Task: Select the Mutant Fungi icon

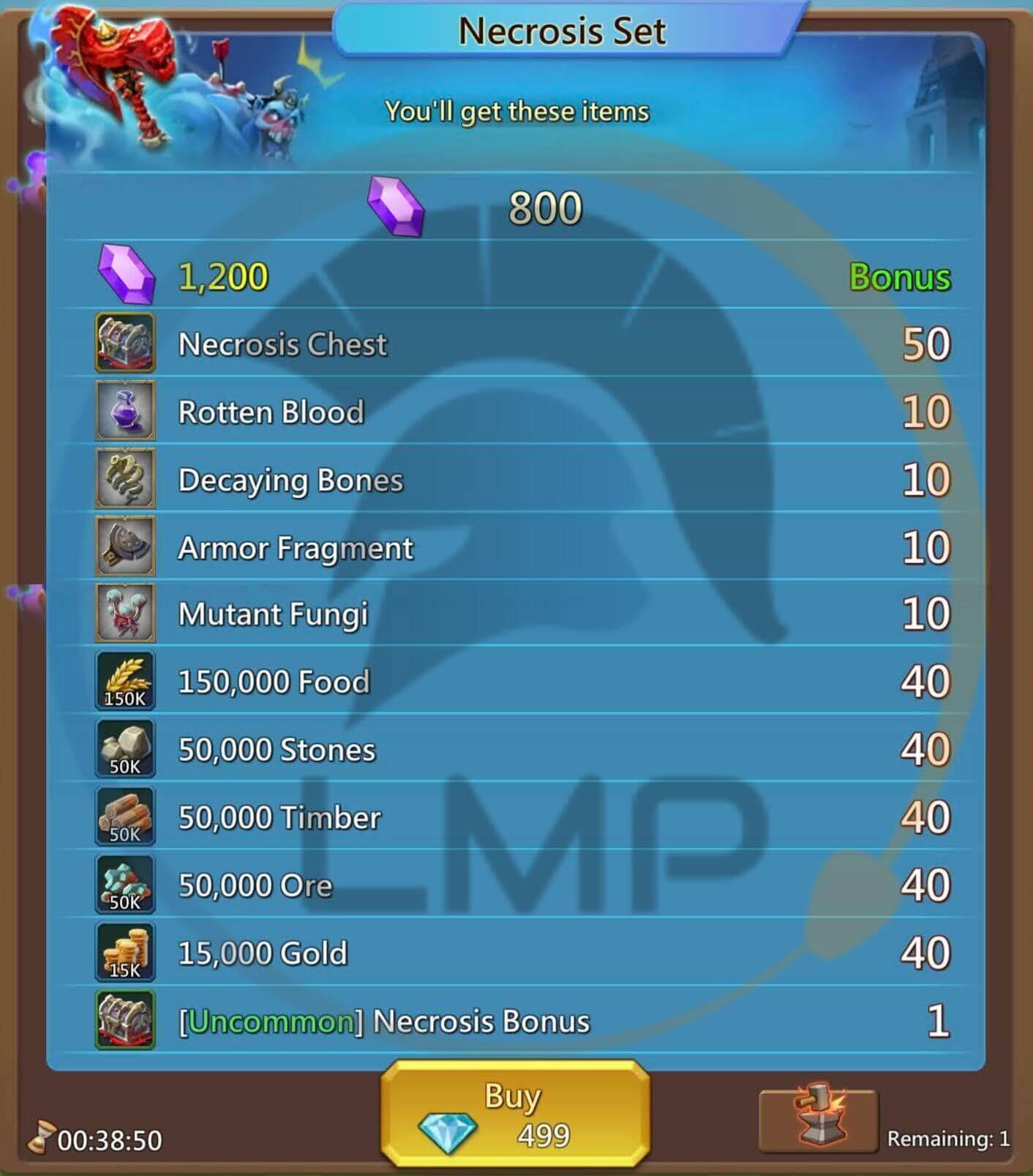Action: coord(124,614)
